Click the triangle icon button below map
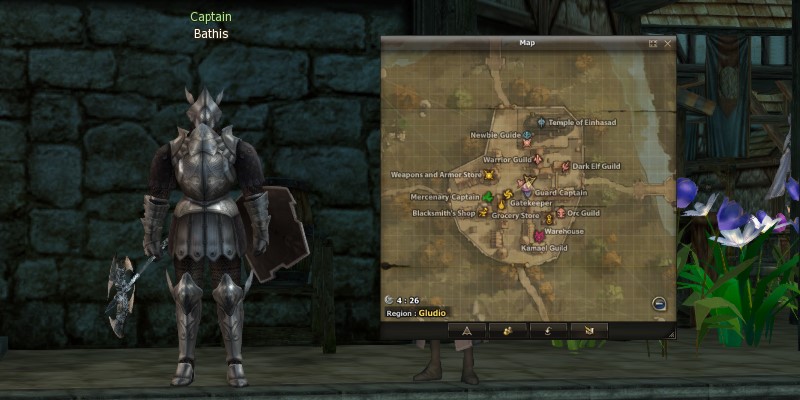800x400 pixels. pyautogui.click(x=466, y=329)
